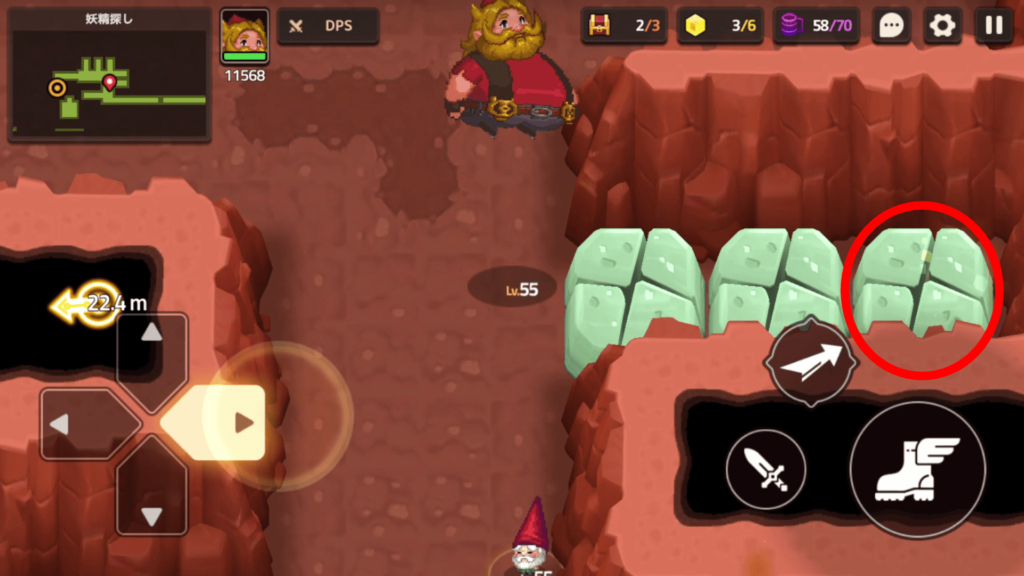Open the chat speech bubble
1024x576 pixels.
click(890, 26)
